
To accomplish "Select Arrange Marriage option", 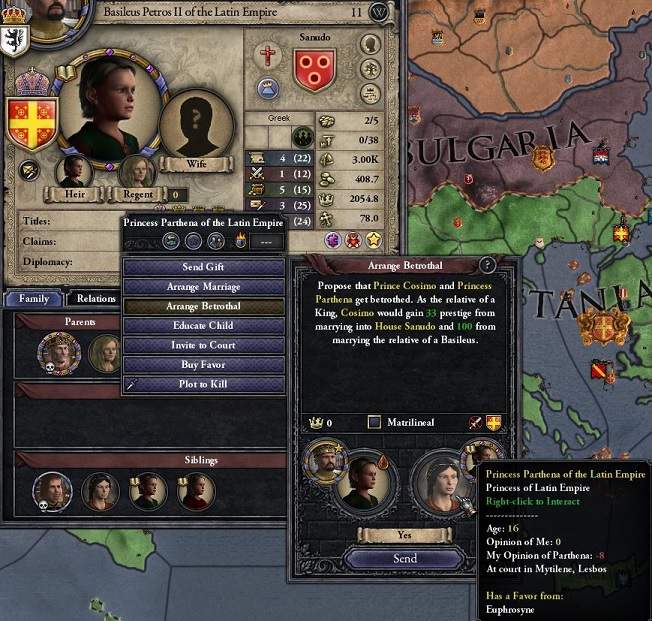I will (204, 287).
